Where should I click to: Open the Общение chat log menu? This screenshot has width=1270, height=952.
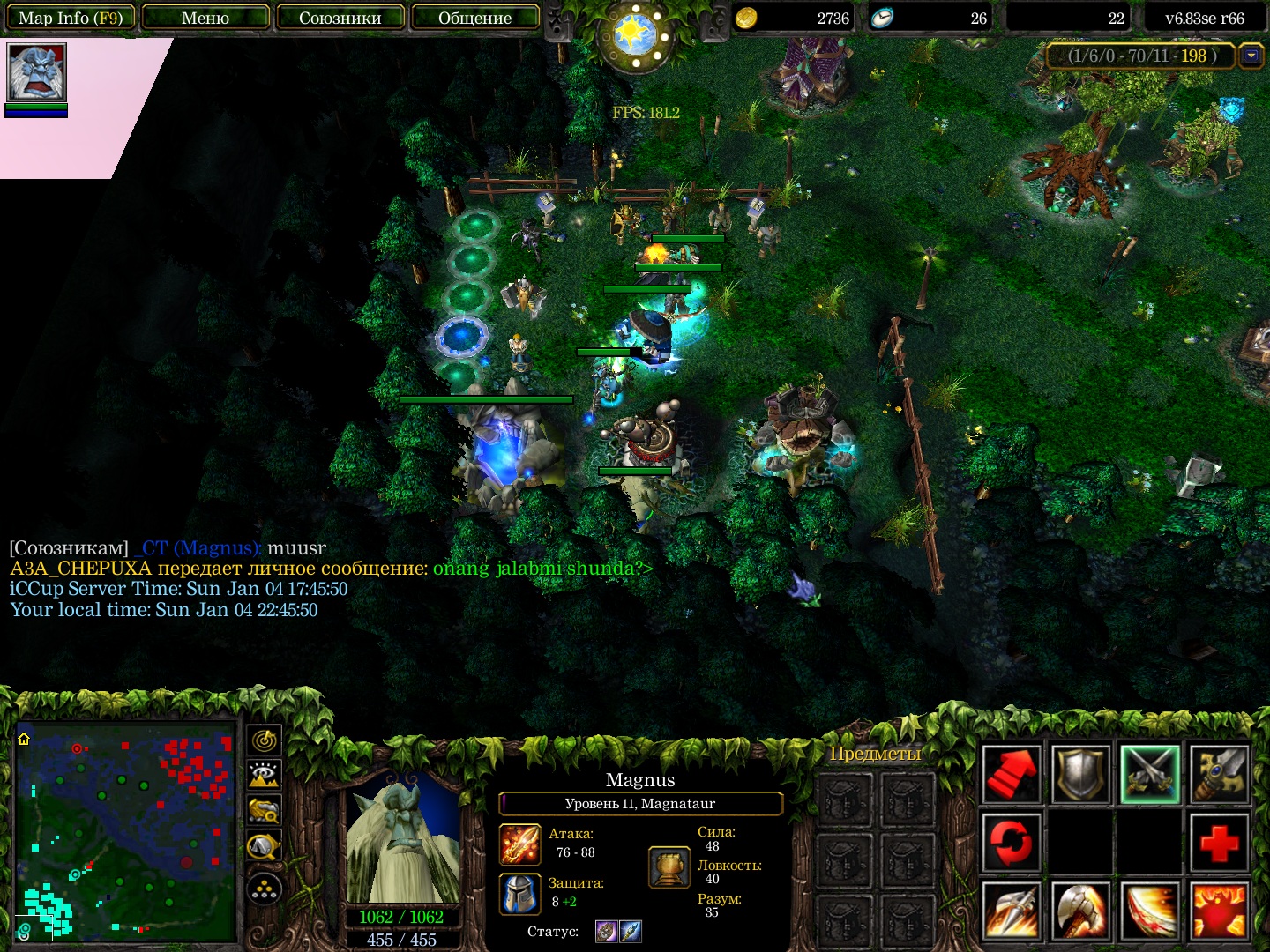click(x=474, y=18)
